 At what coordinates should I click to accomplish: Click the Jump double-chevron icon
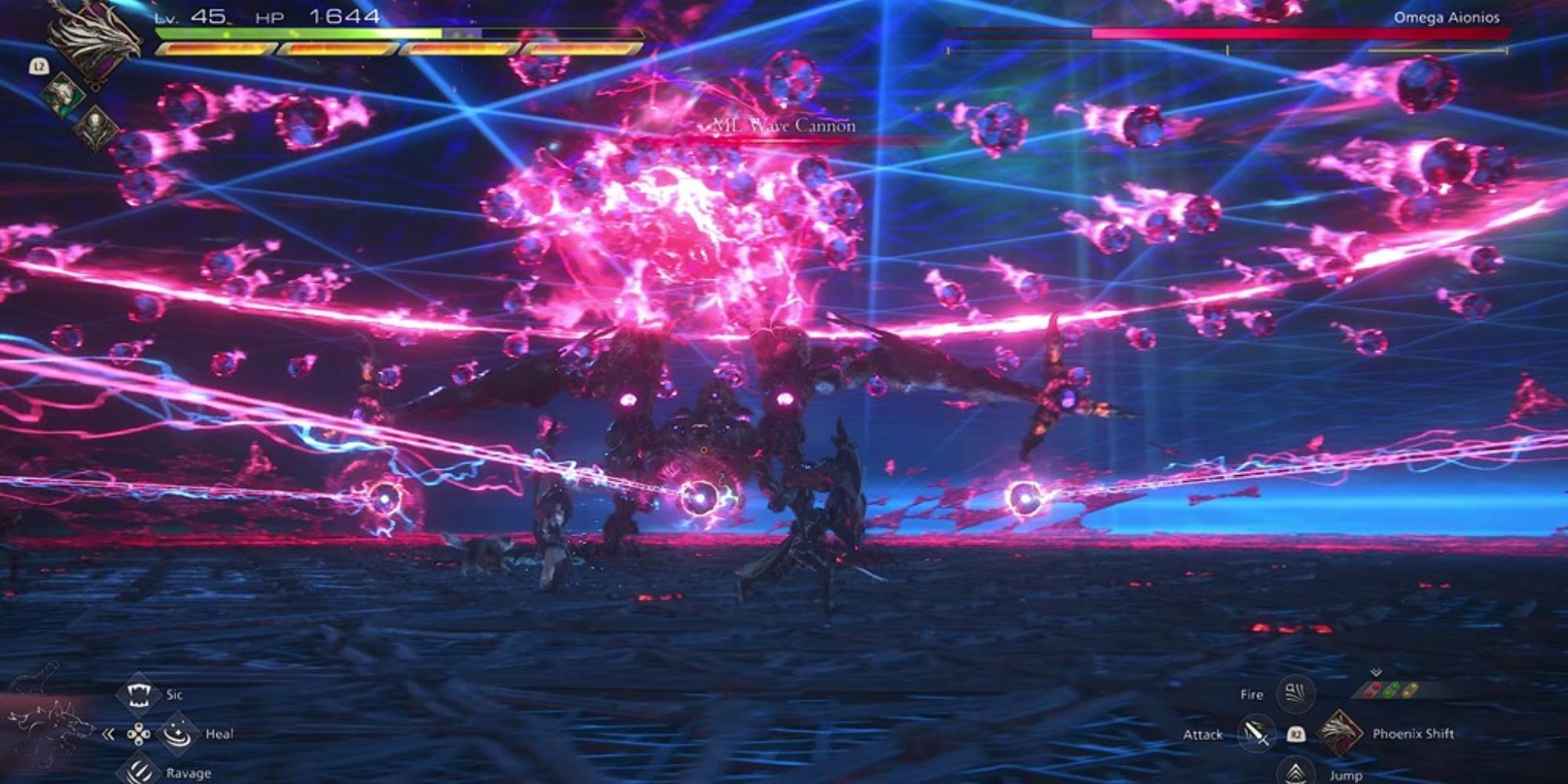(1294, 772)
